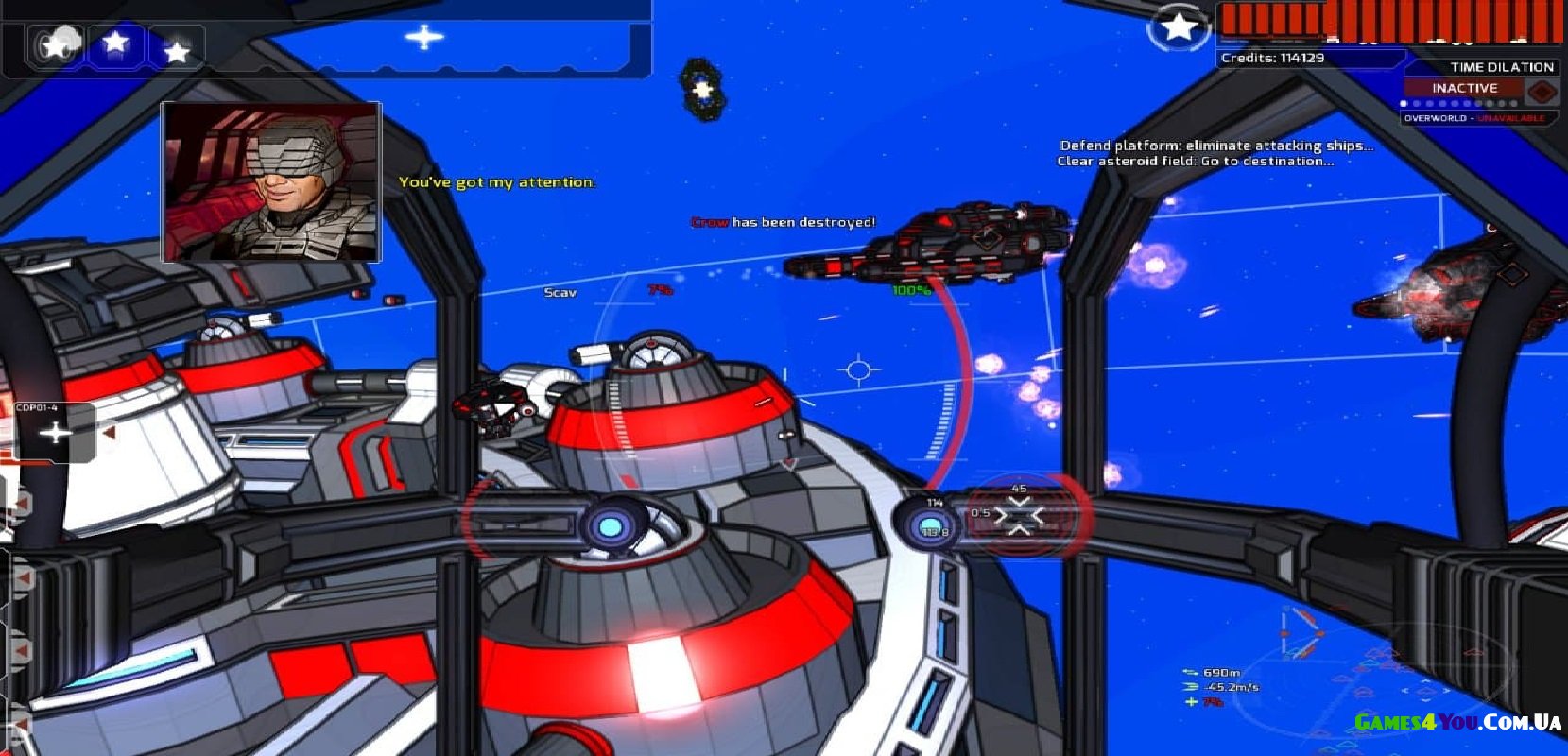Expand the red arrow beside CDP01-4
Image resolution: width=1568 pixels, height=756 pixels.
point(110,433)
